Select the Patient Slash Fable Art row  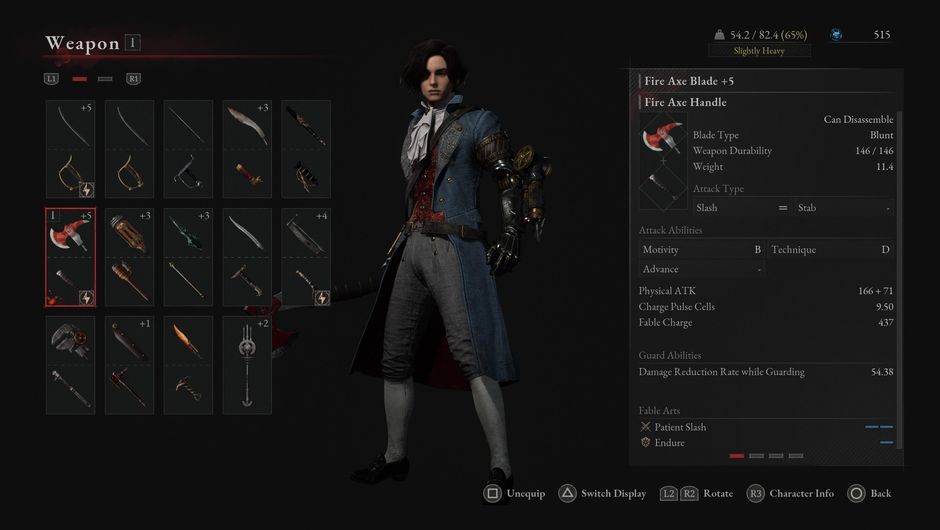pos(766,427)
